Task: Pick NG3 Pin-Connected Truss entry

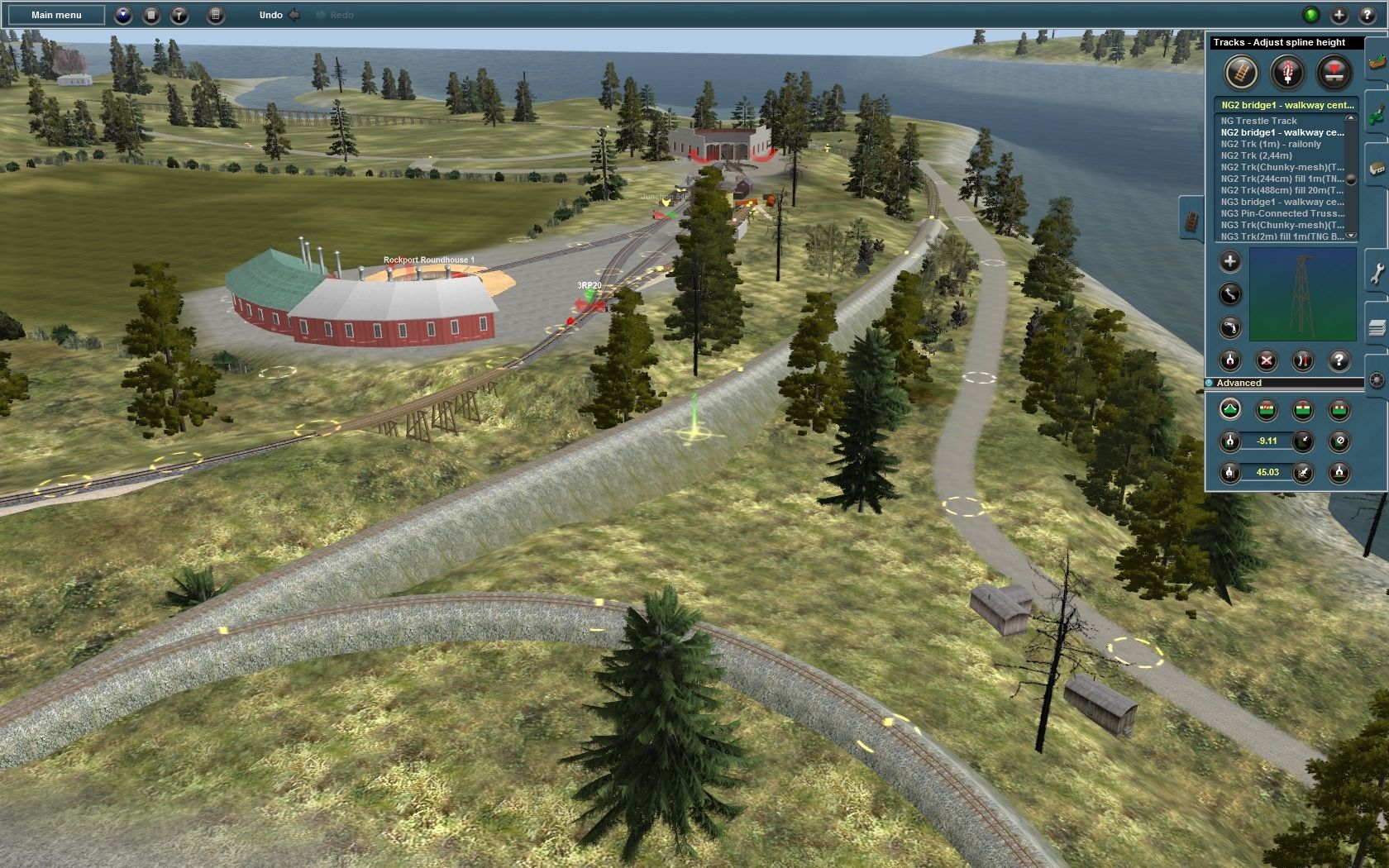Action: pyautogui.click(x=1282, y=213)
